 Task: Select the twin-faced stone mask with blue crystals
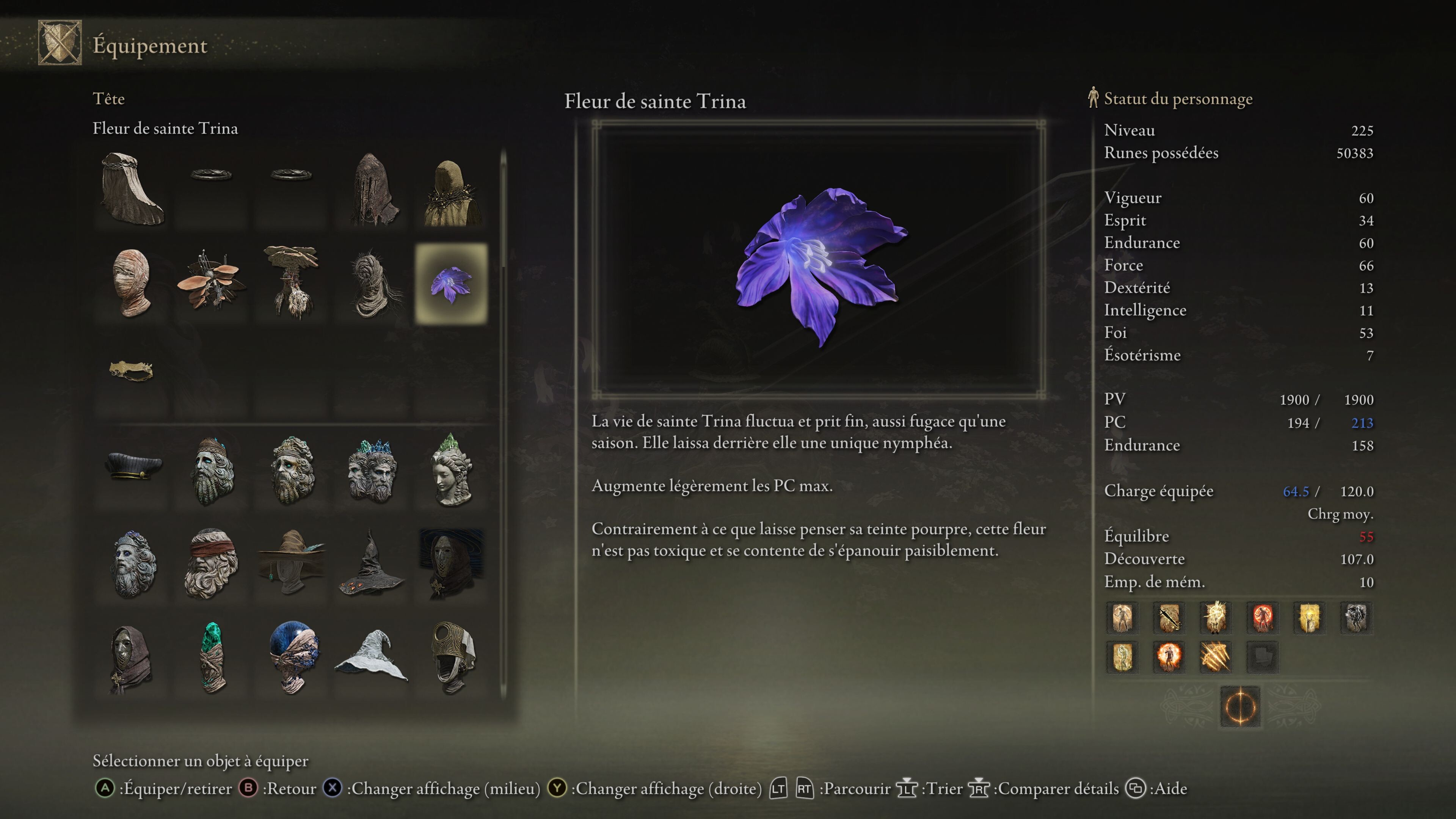371,470
